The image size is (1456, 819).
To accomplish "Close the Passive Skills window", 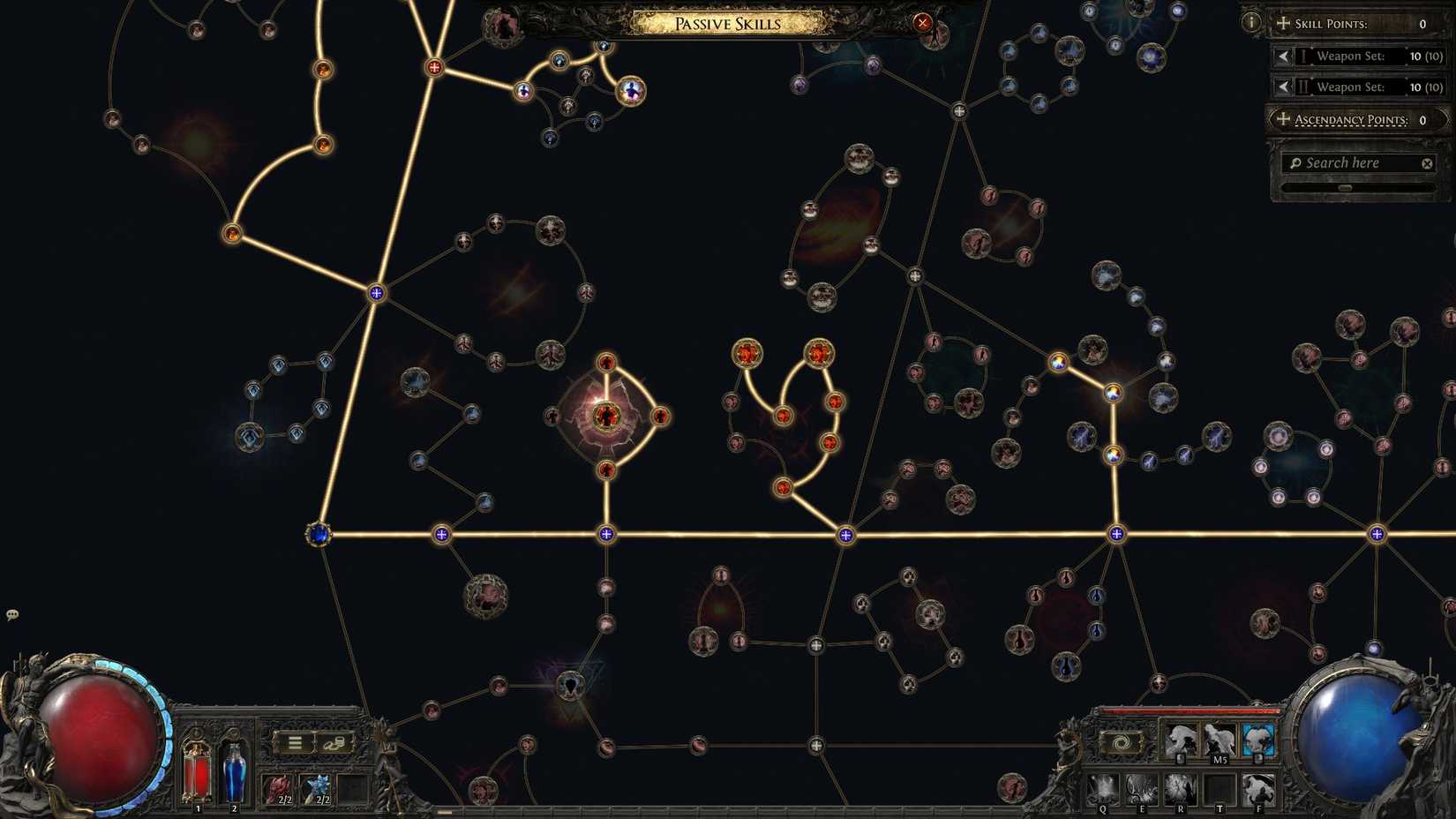I will tap(923, 23).
